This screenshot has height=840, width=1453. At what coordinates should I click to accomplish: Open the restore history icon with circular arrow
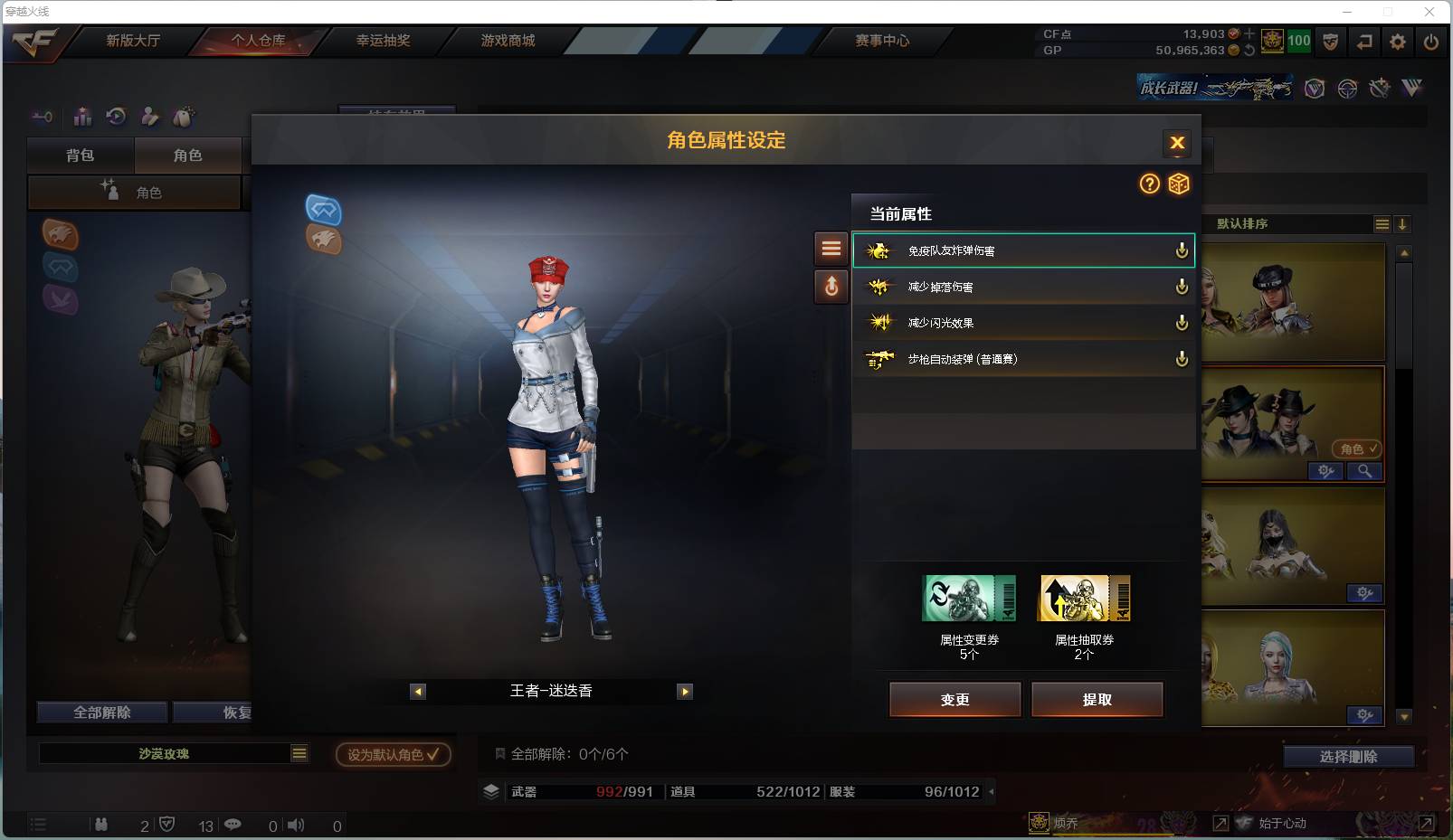point(116,116)
